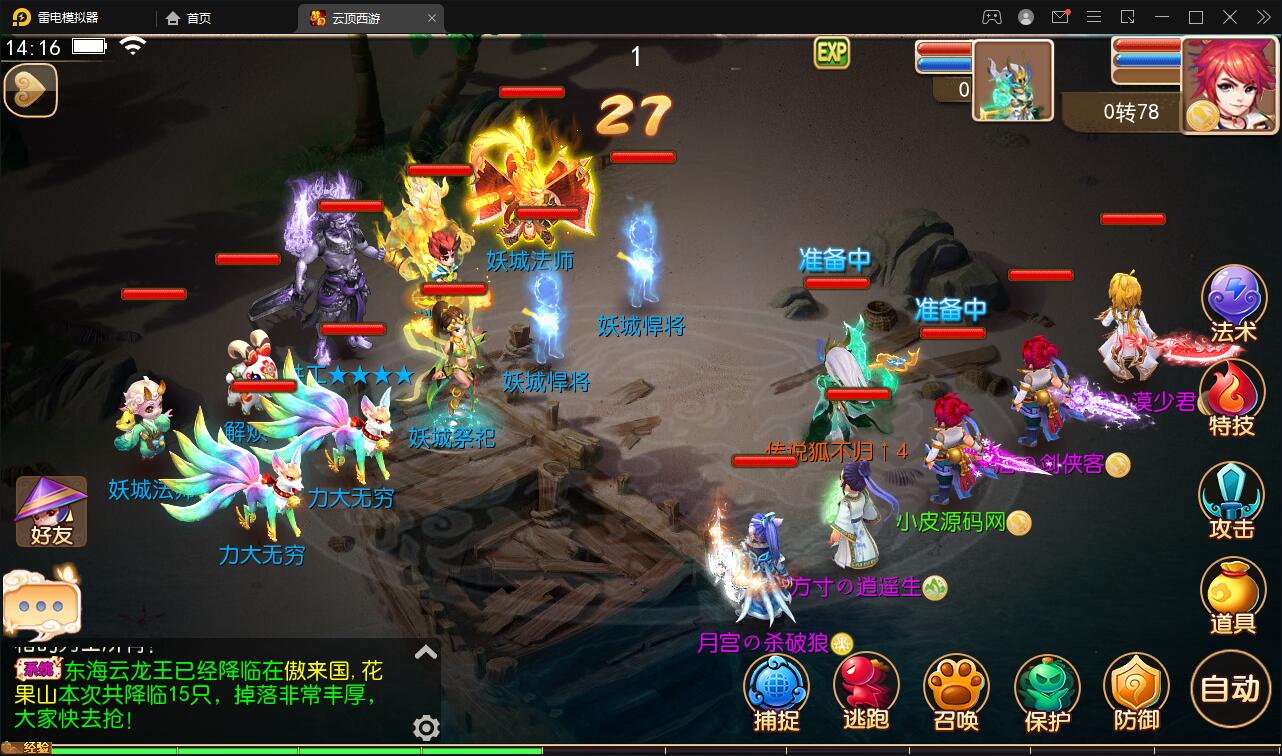Toggle the EXP display indicator
This screenshot has width=1282, height=756.
click(x=832, y=52)
